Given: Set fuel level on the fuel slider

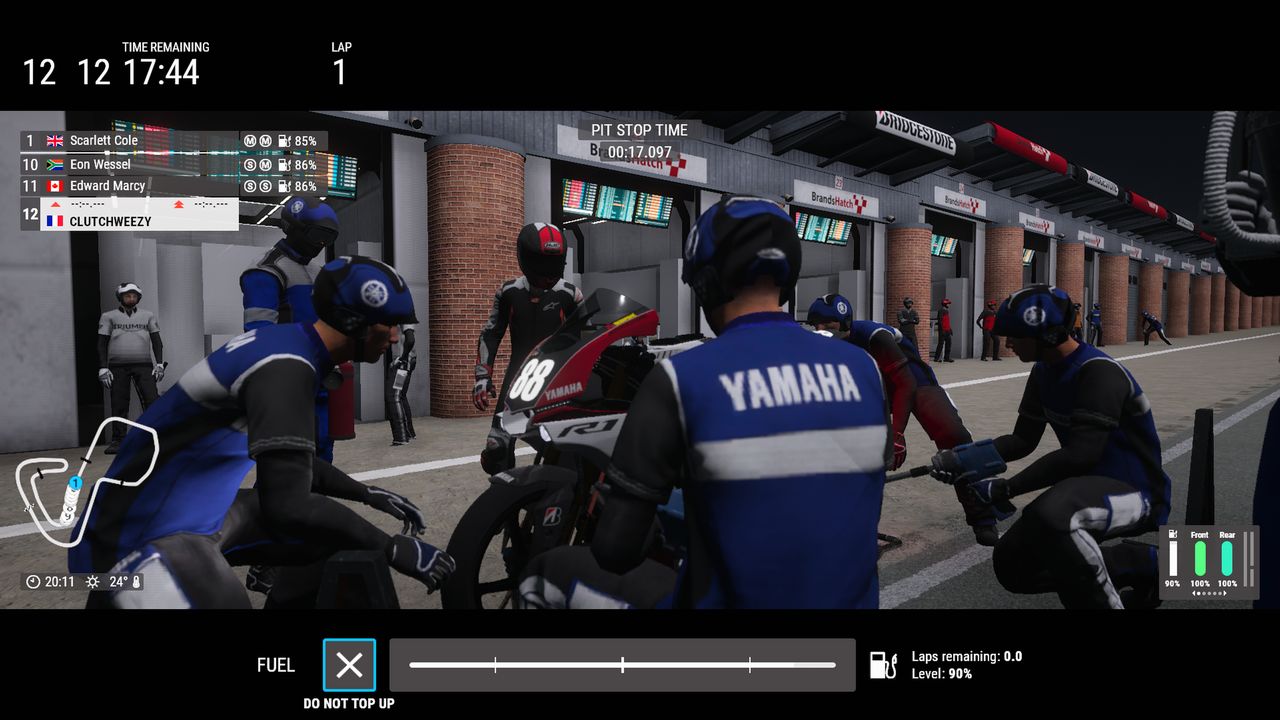Looking at the screenshot, I should 622,665.
